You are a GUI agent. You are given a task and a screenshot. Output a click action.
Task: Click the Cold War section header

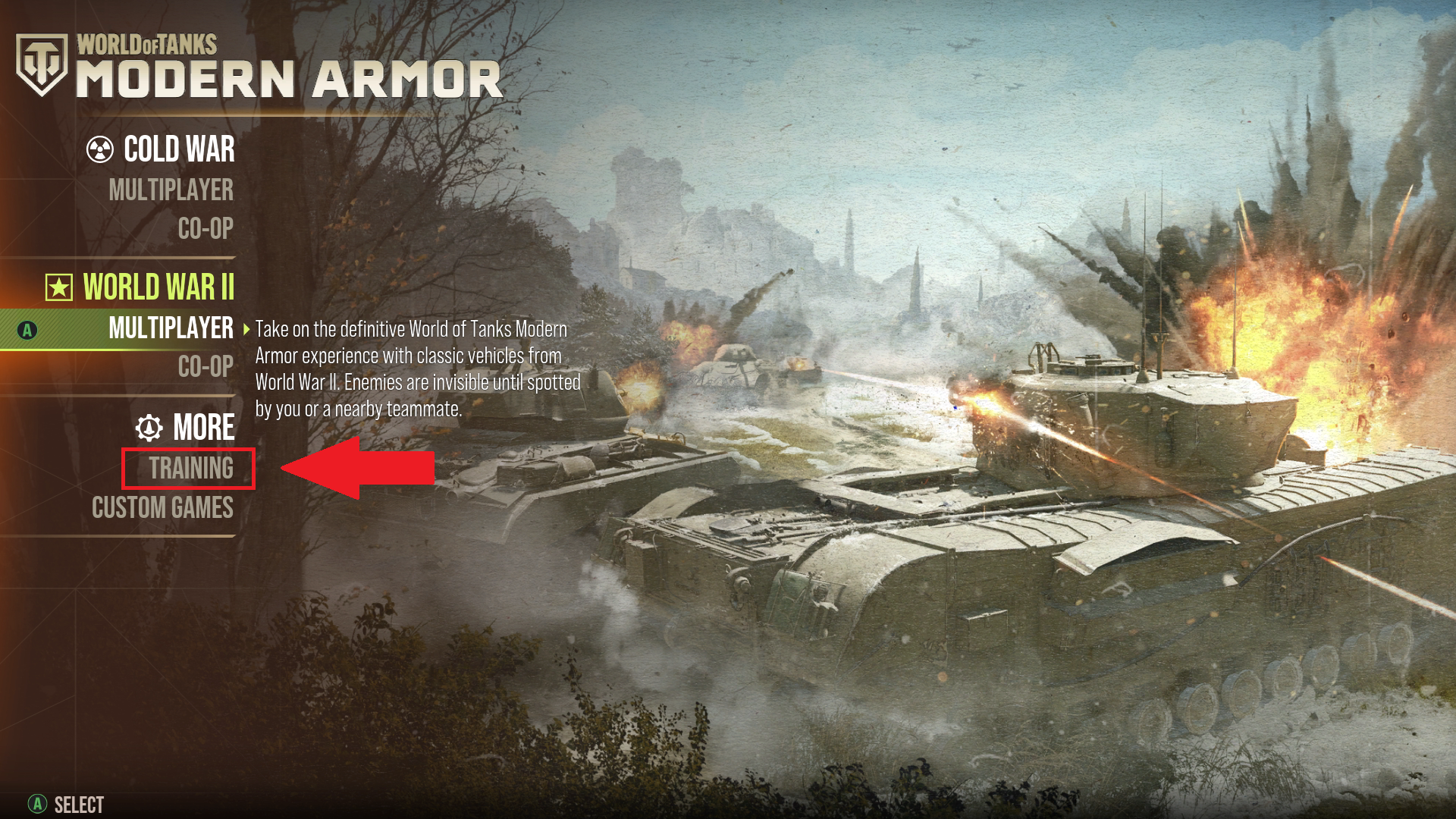(179, 150)
